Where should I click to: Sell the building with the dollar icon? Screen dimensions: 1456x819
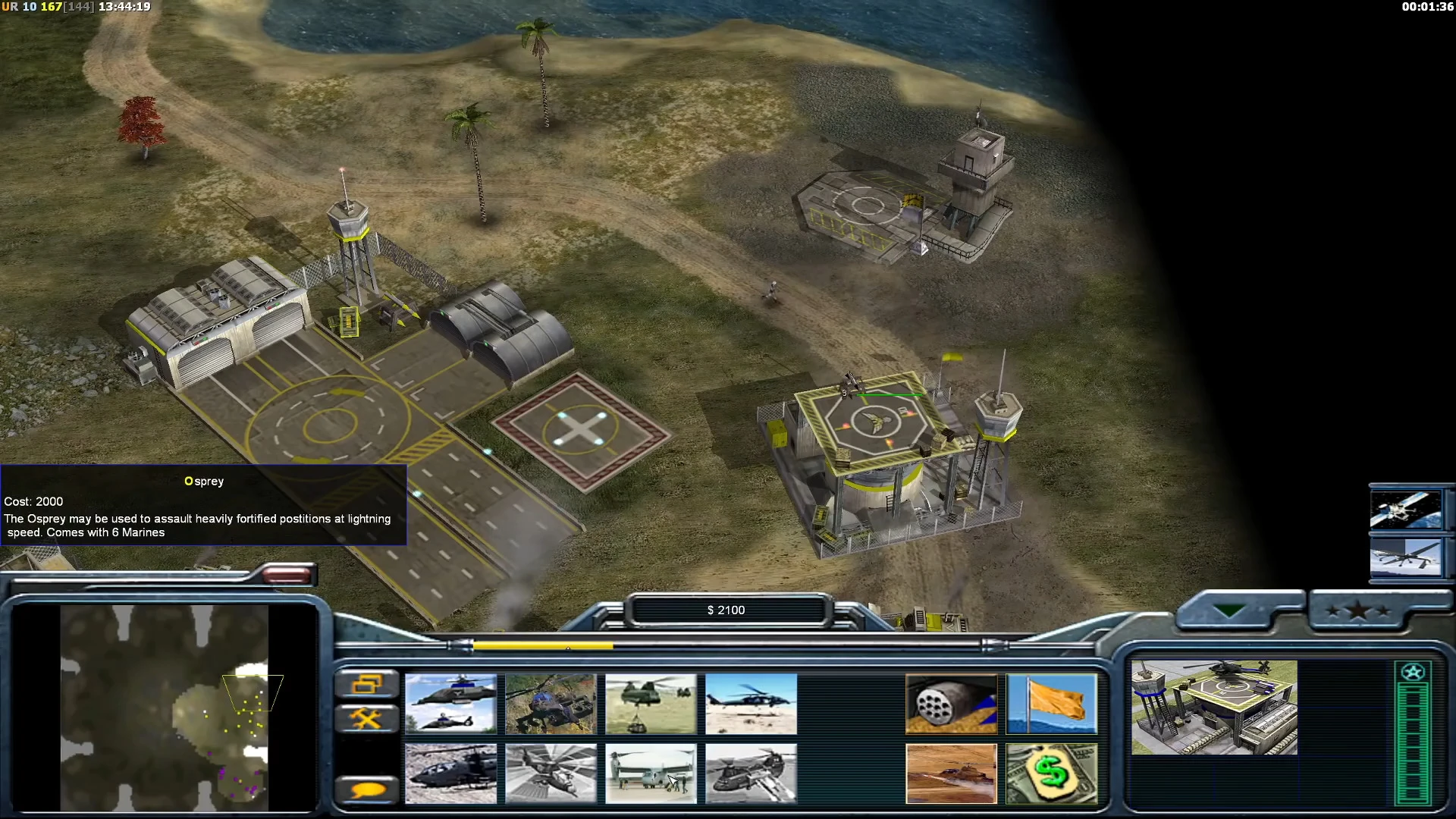[1051, 773]
